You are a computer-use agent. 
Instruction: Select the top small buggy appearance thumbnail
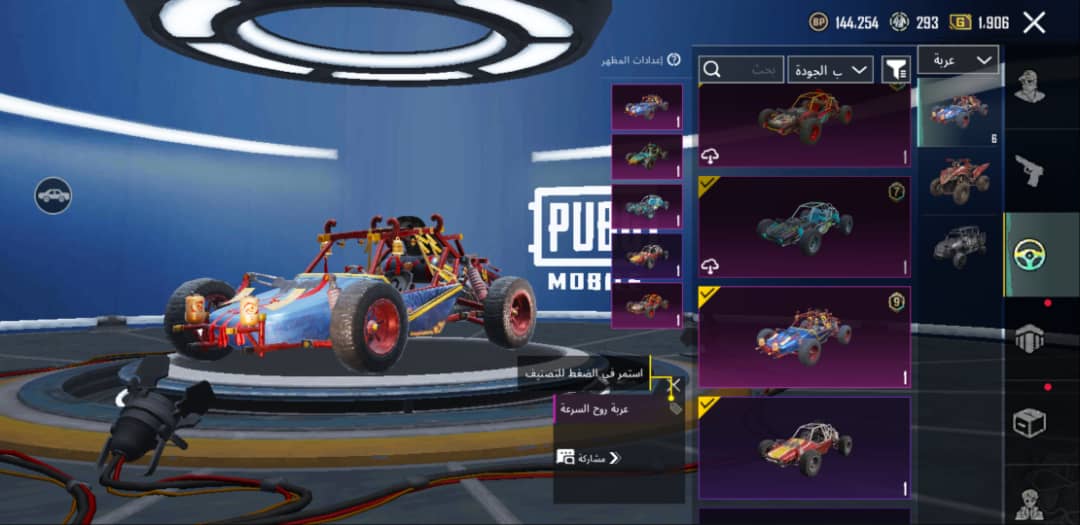tap(646, 107)
